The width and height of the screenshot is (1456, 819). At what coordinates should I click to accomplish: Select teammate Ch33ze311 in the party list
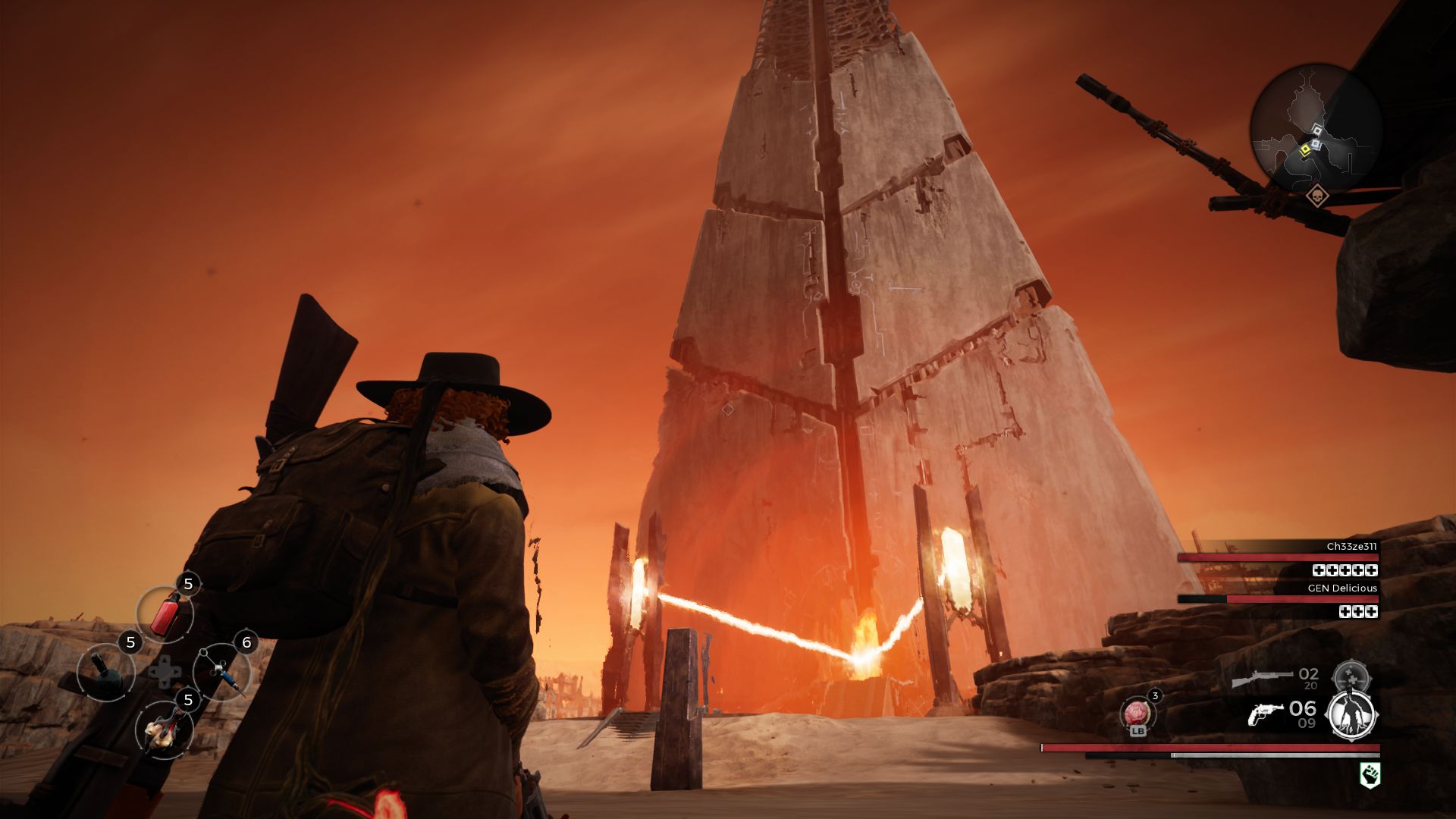tap(1351, 547)
